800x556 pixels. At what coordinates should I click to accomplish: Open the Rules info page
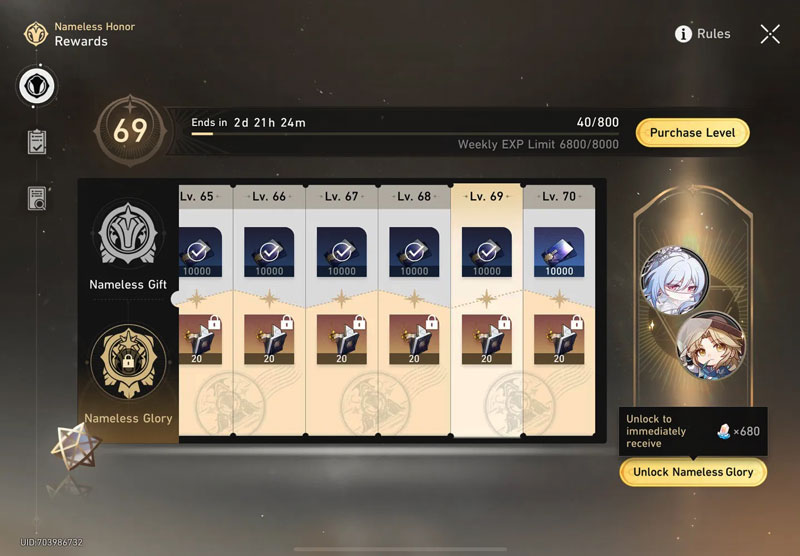[x=703, y=34]
